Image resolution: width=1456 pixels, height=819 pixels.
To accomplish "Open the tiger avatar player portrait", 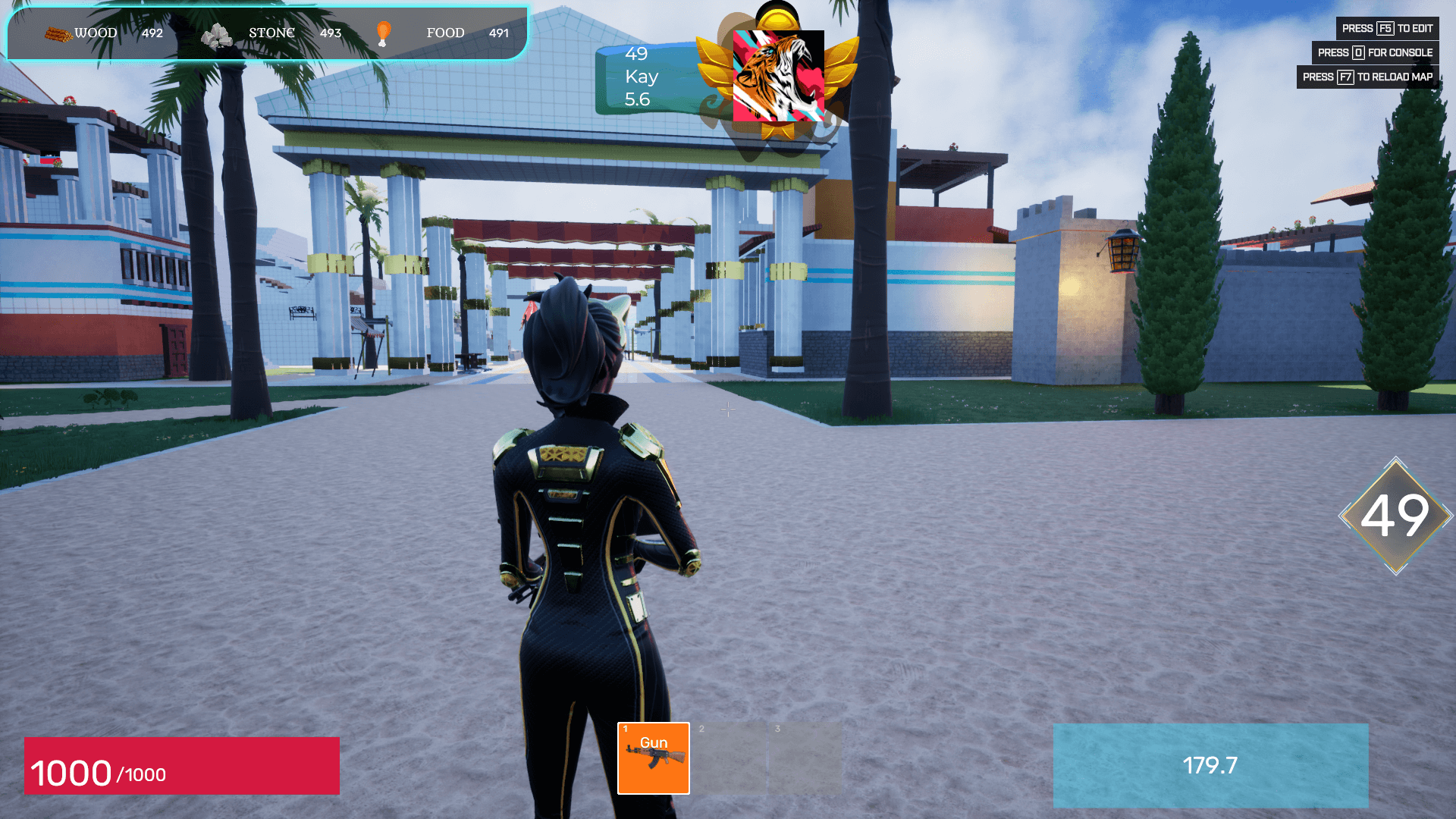I will tap(778, 76).
